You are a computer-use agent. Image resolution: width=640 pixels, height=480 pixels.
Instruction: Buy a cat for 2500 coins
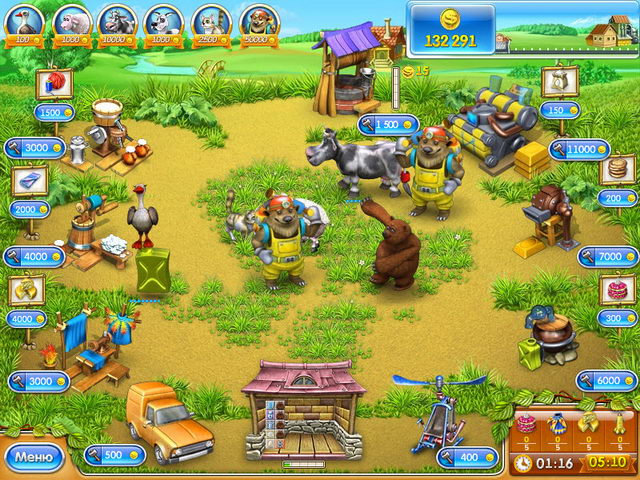tap(211, 22)
